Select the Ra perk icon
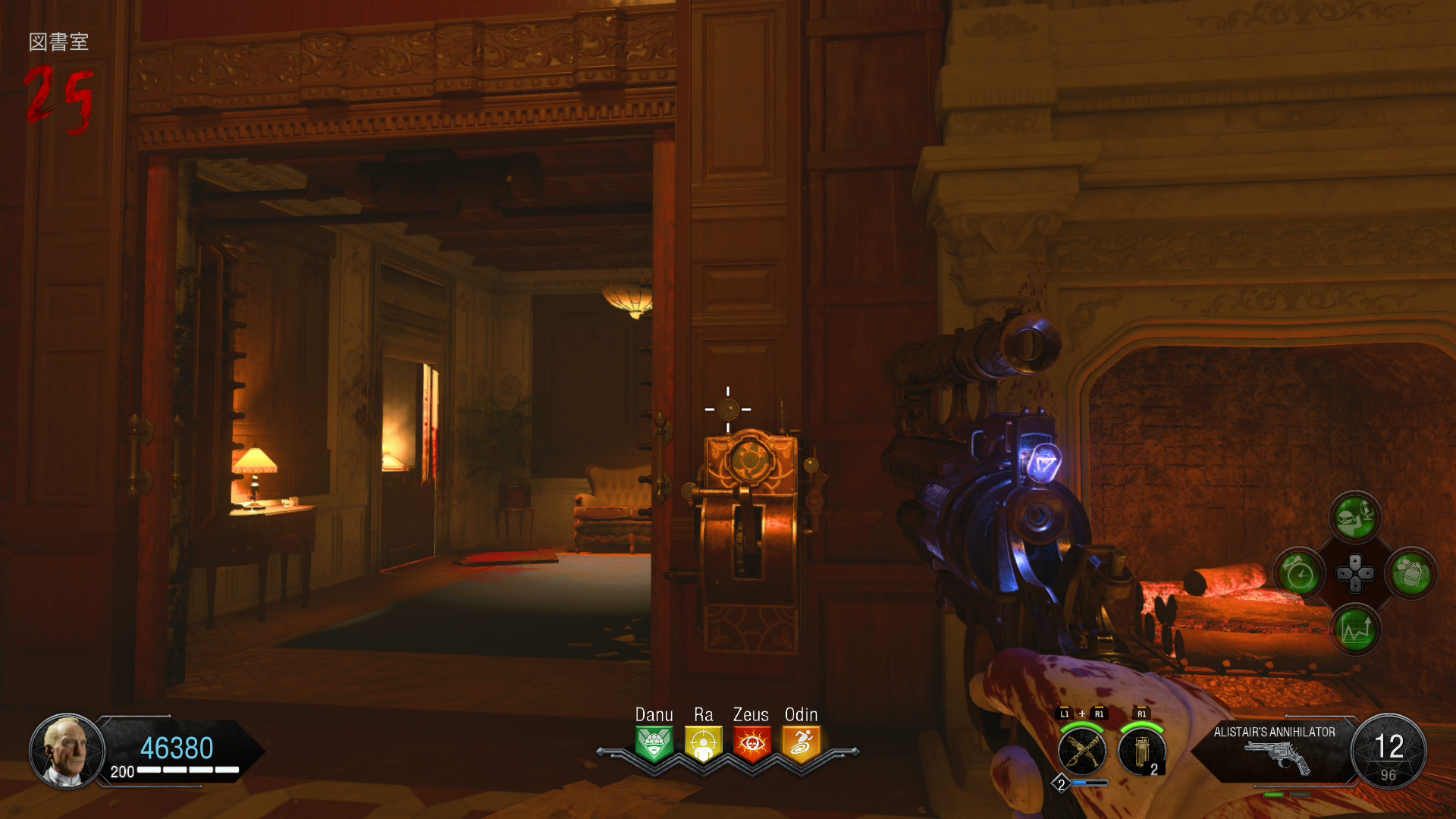Image resolution: width=1456 pixels, height=819 pixels. (x=703, y=744)
